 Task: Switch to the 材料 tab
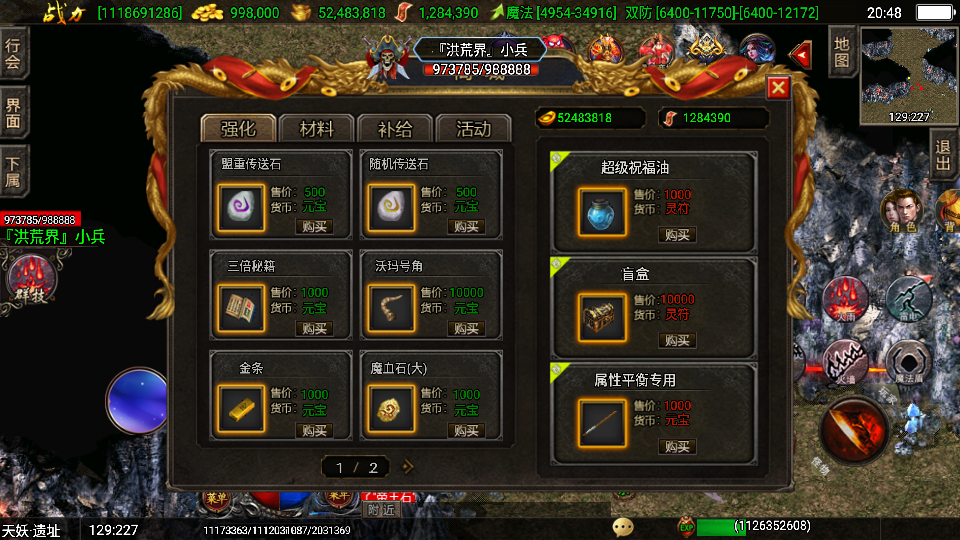317,129
